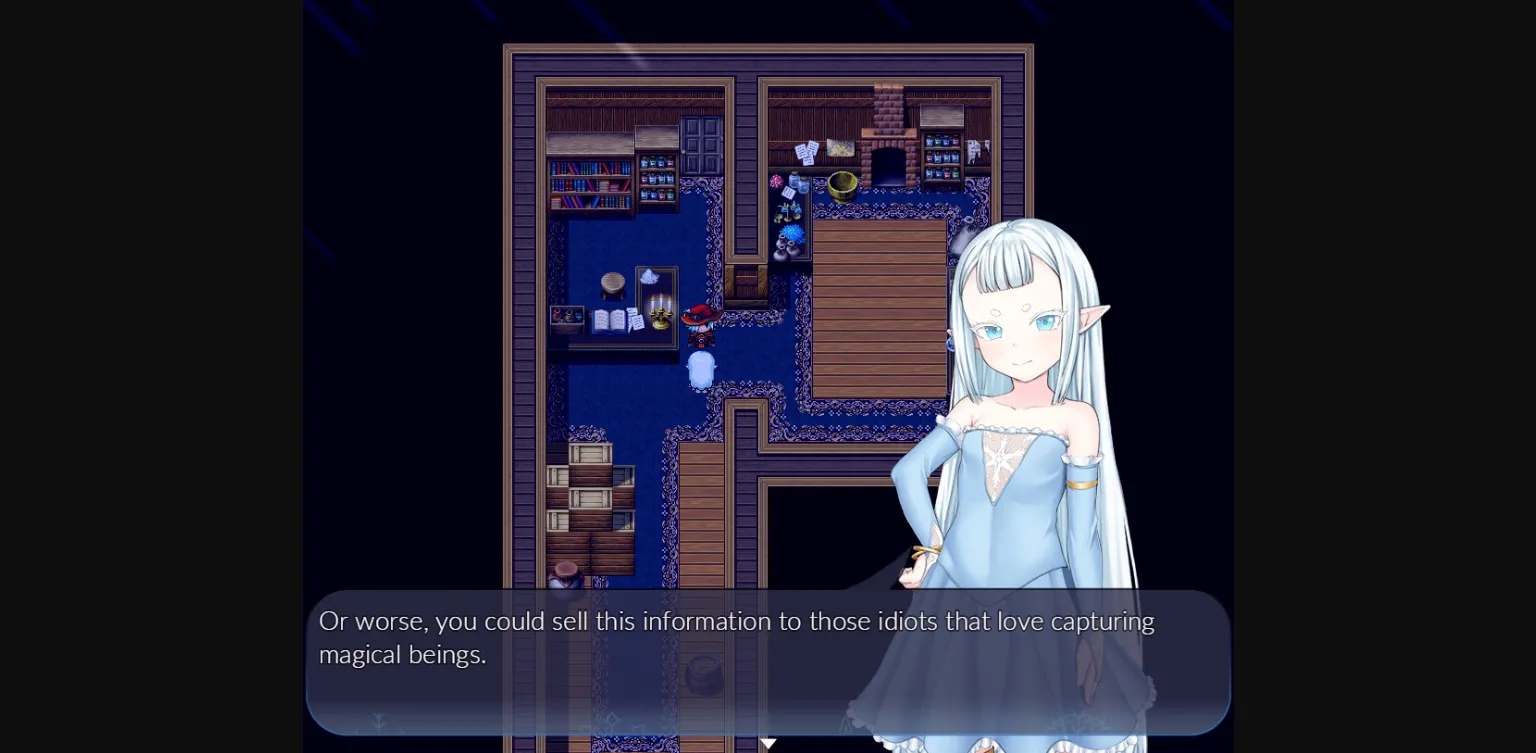Image resolution: width=1536 pixels, height=753 pixels.
Task: Click the clay jugs below the herb shelf
Action: (786, 246)
